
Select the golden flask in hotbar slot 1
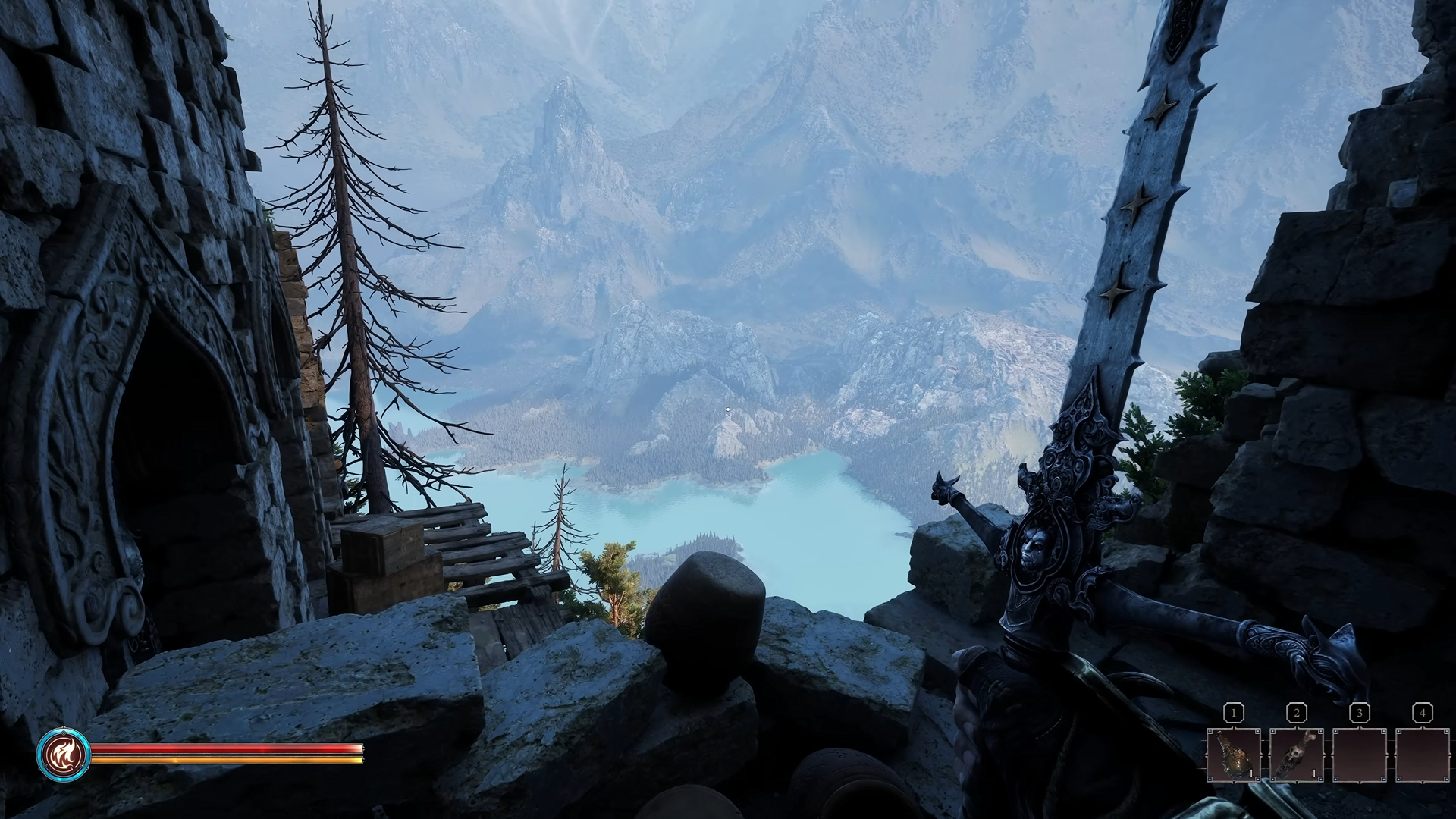pos(1234,755)
